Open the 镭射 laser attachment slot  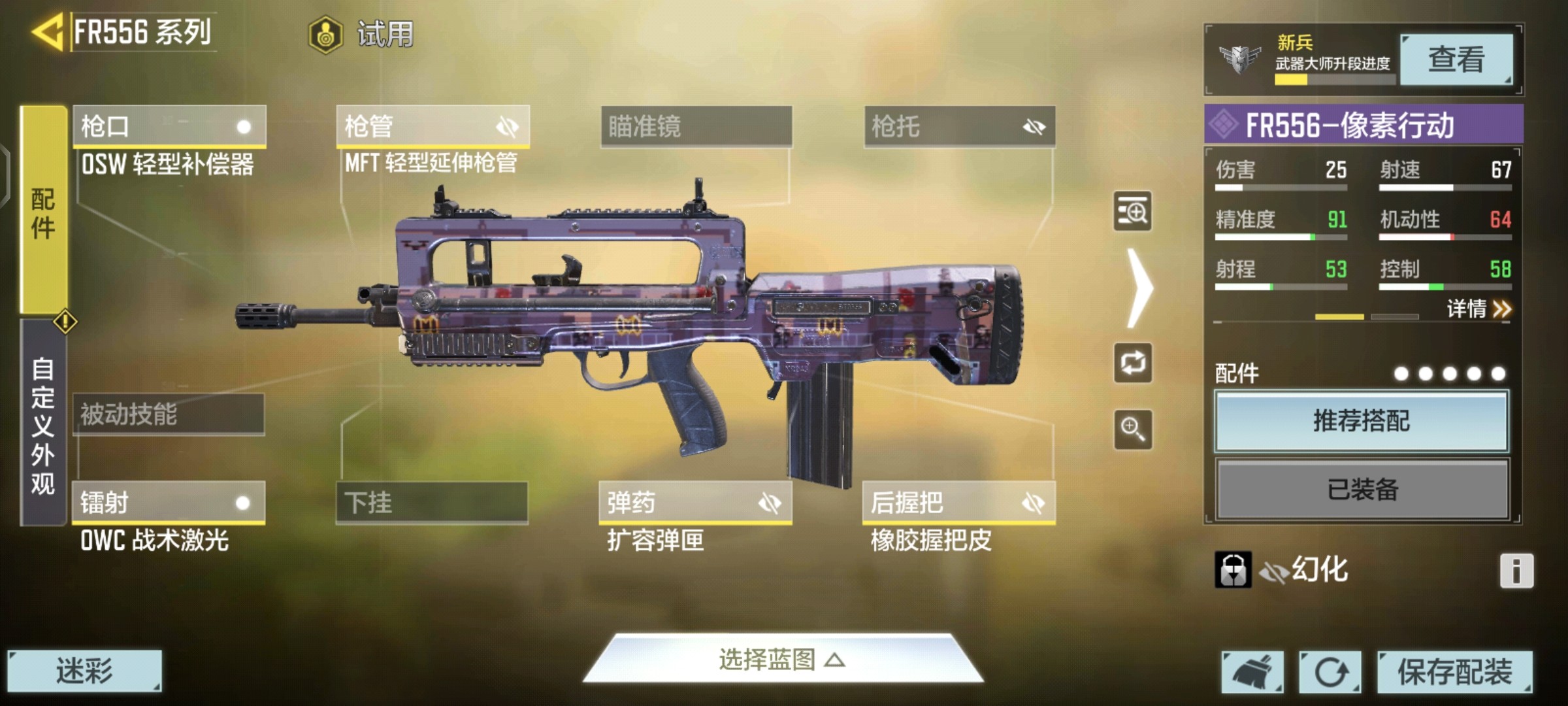169,503
